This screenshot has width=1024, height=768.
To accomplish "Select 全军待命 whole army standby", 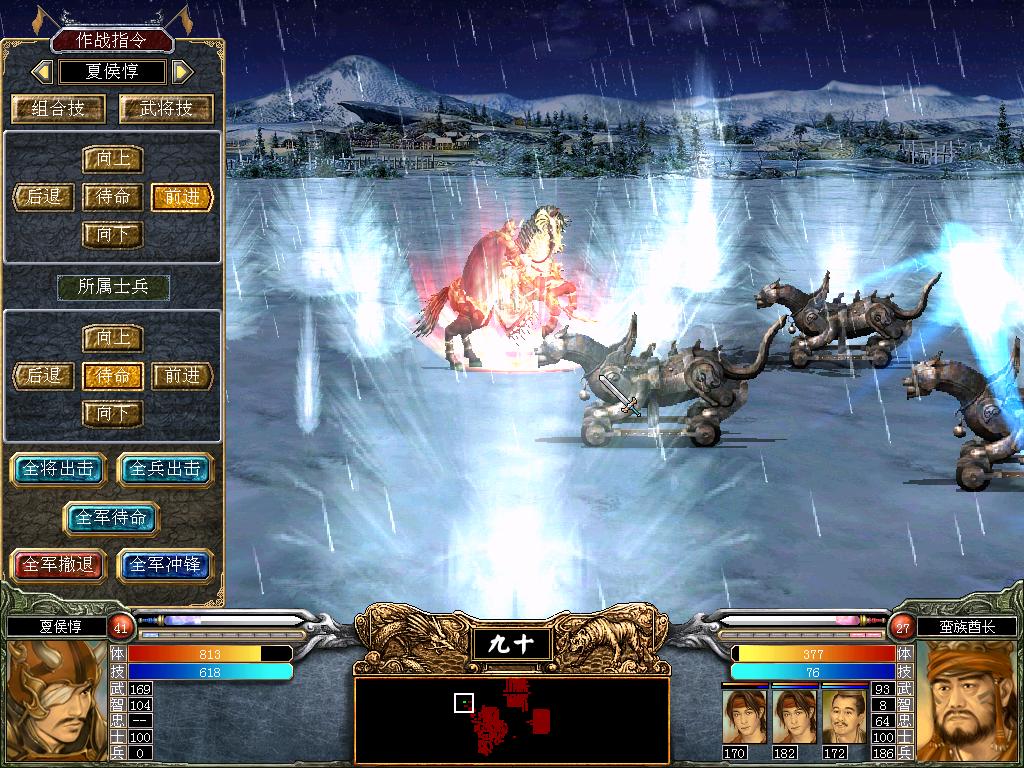I will 111,518.
